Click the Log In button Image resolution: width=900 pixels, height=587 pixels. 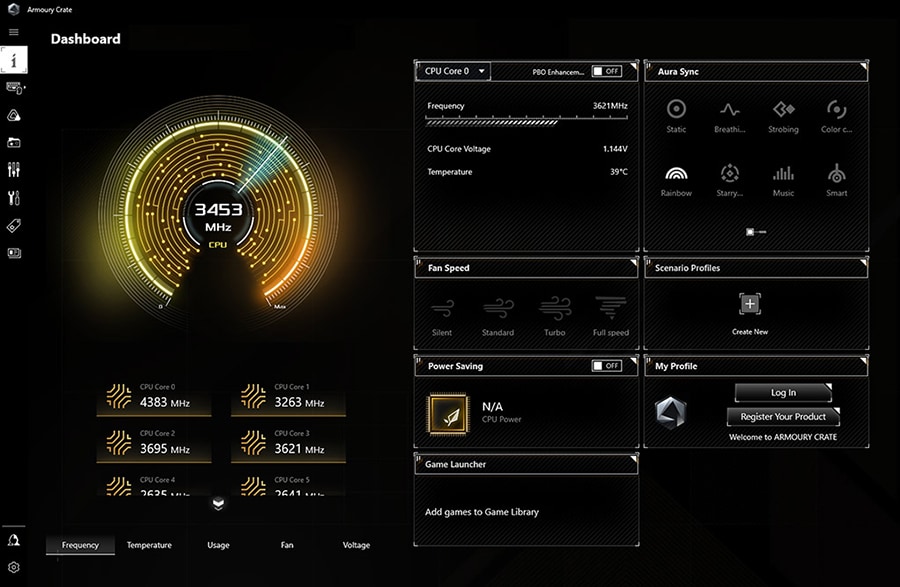tap(783, 393)
